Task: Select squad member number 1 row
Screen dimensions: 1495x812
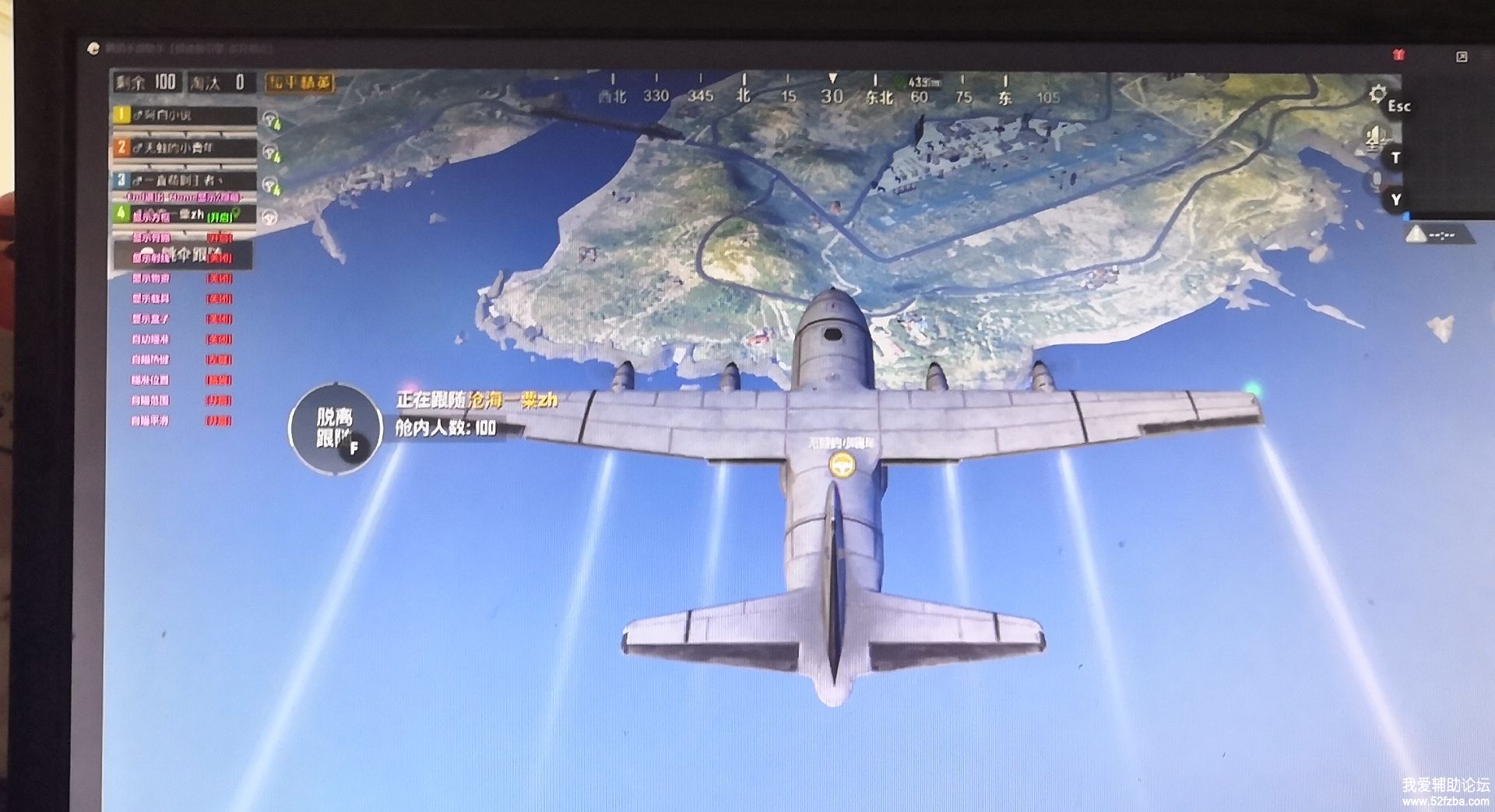Action: coord(185,115)
